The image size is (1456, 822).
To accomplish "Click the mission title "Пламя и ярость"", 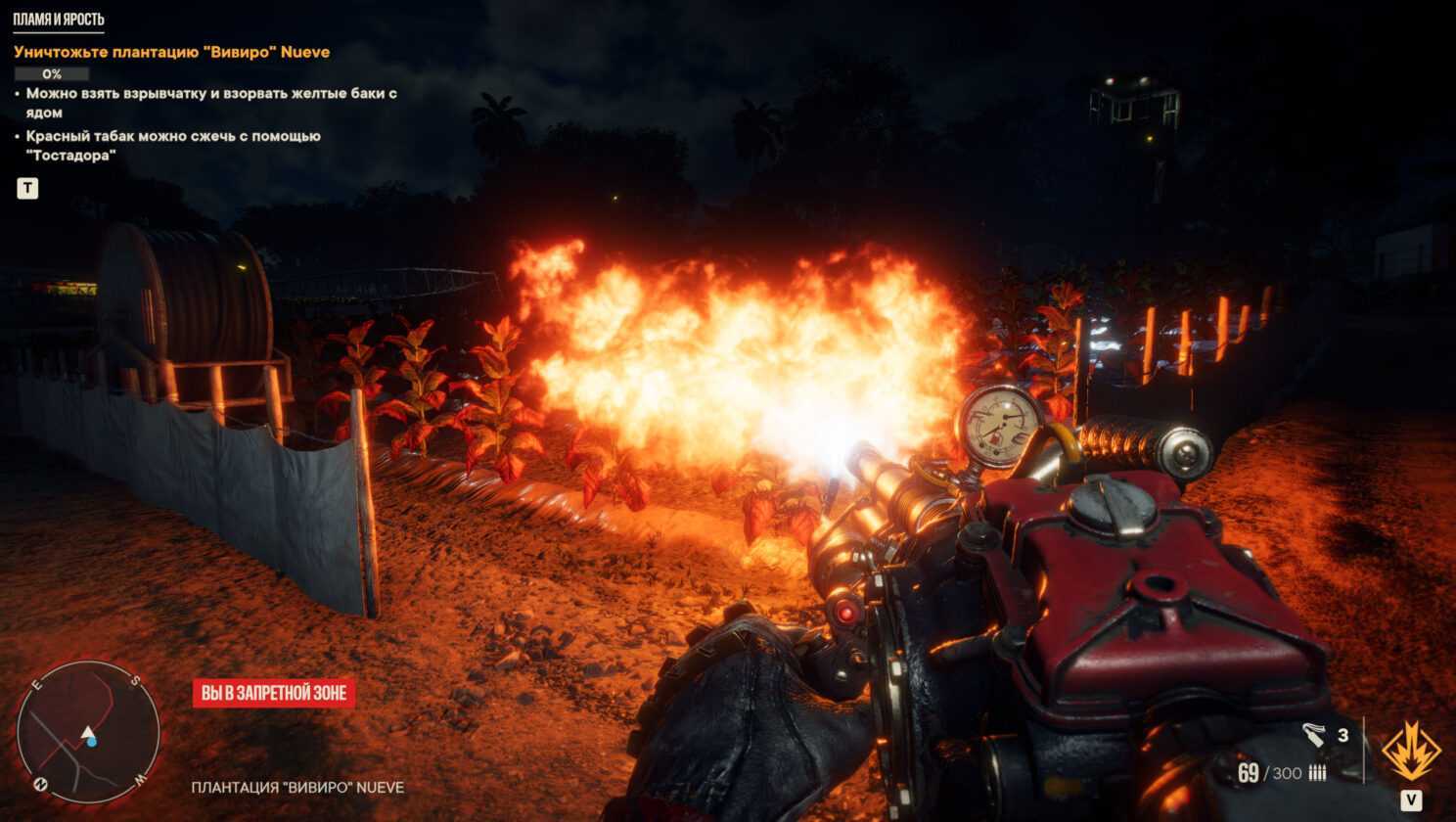I will [59, 20].
